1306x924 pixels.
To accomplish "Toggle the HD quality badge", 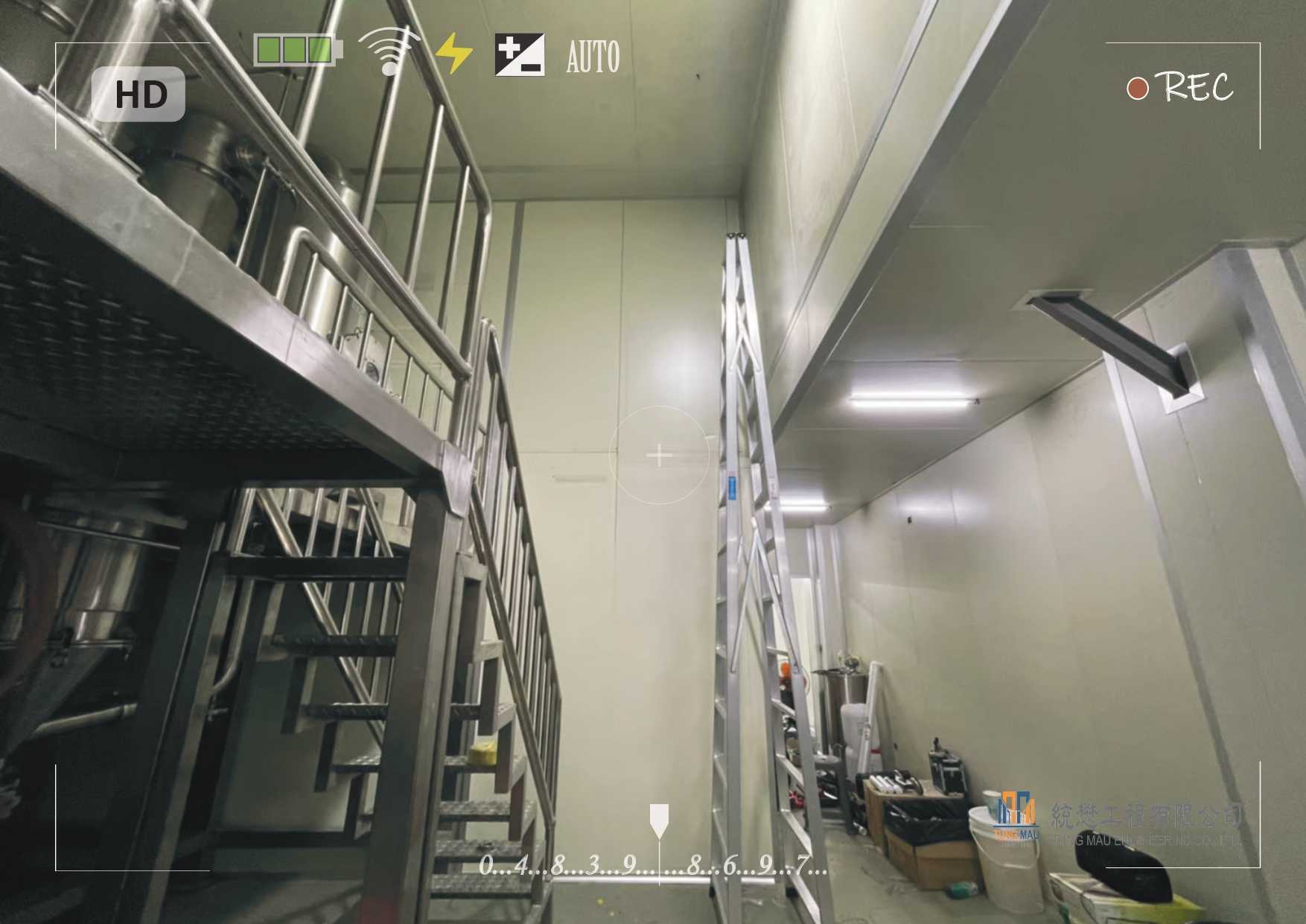I will [138, 95].
